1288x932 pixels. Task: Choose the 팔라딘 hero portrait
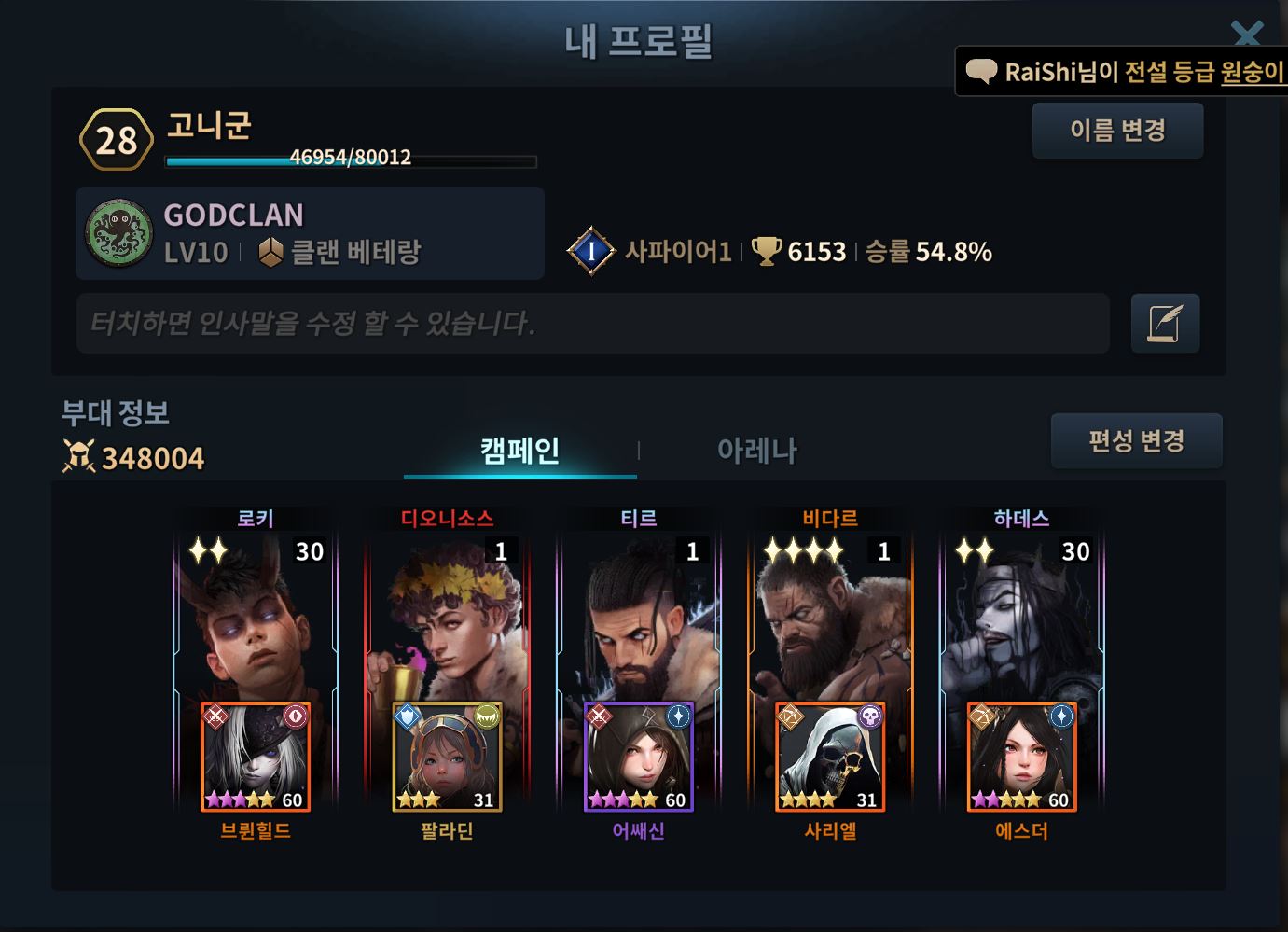(x=447, y=758)
